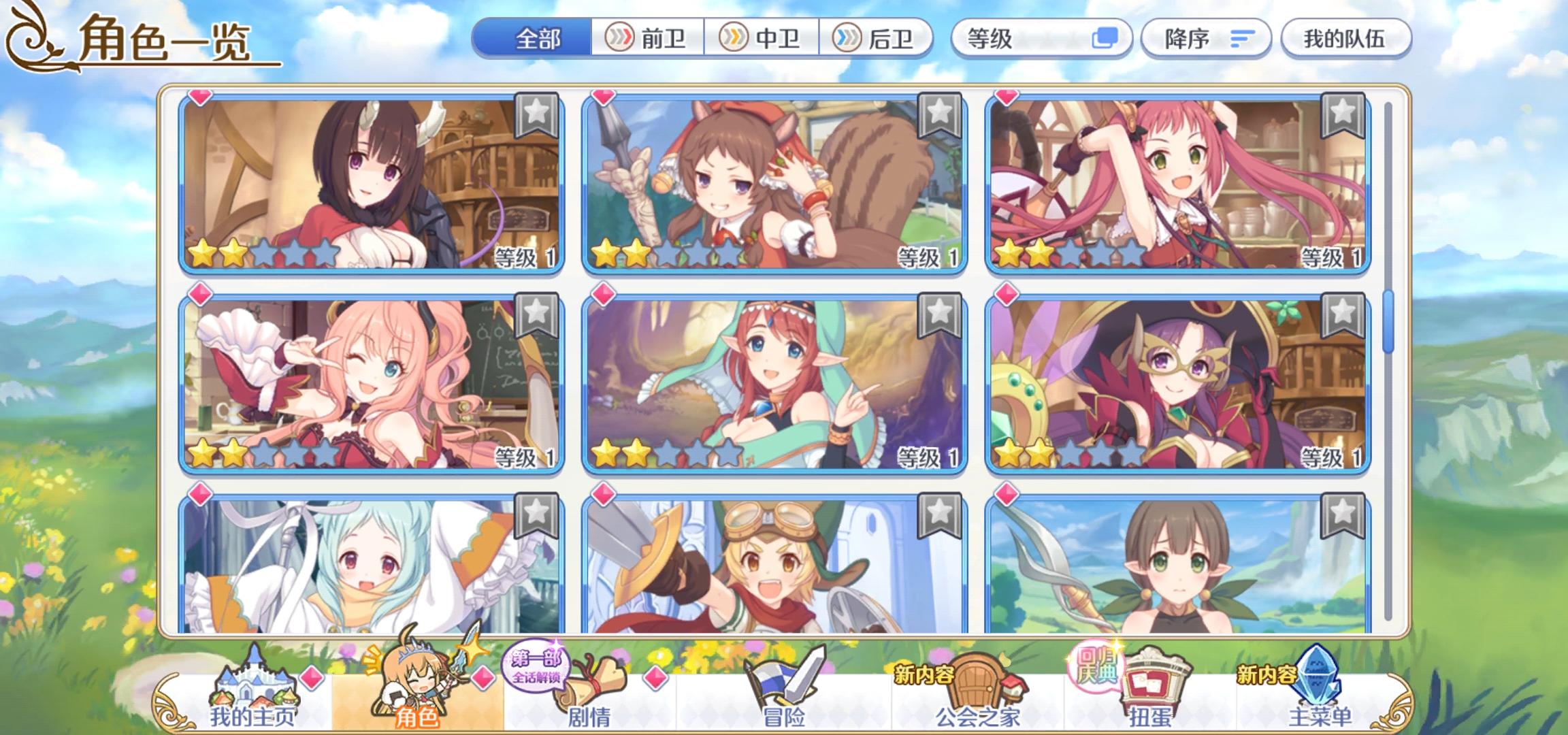Switch to the 前卫 filter tab
1568x735 pixels.
[647, 39]
